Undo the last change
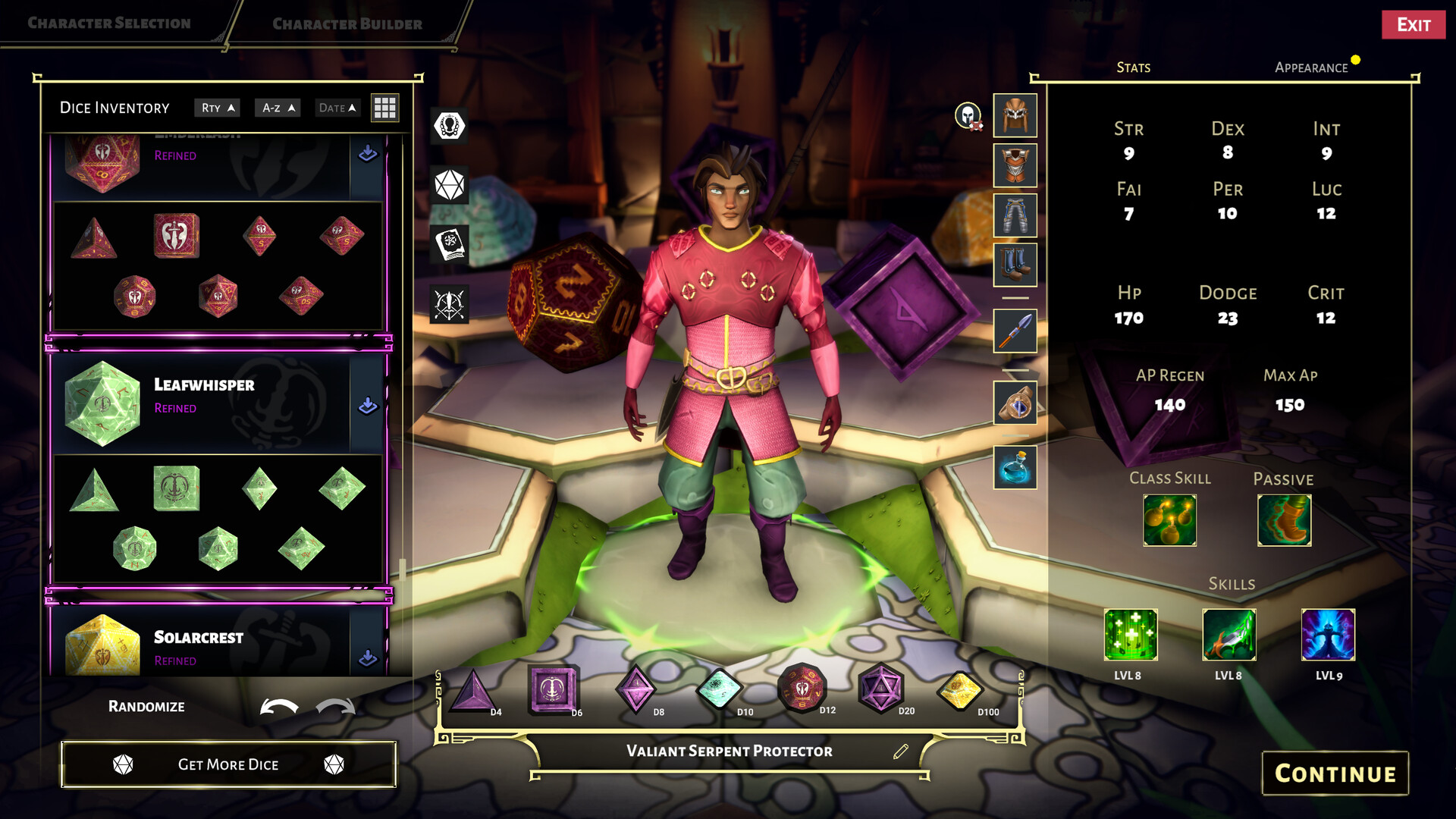The height and width of the screenshot is (819, 1456). 278,708
